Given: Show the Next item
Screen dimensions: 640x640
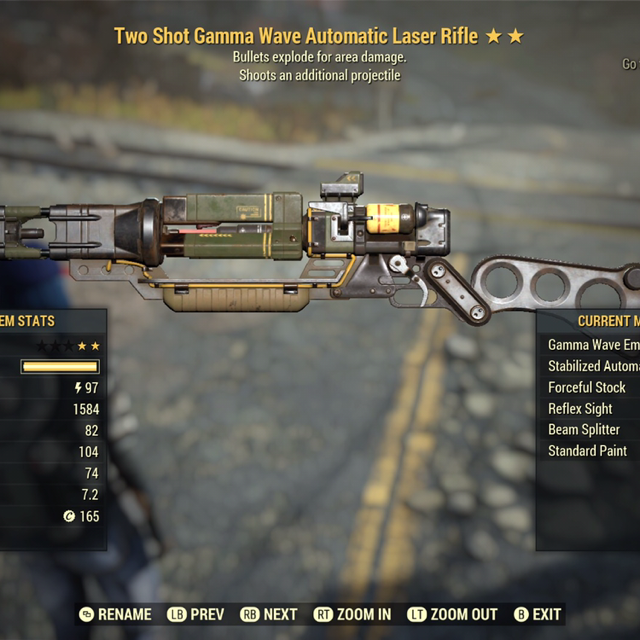Looking at the screenshot, I should pos(269,614).
